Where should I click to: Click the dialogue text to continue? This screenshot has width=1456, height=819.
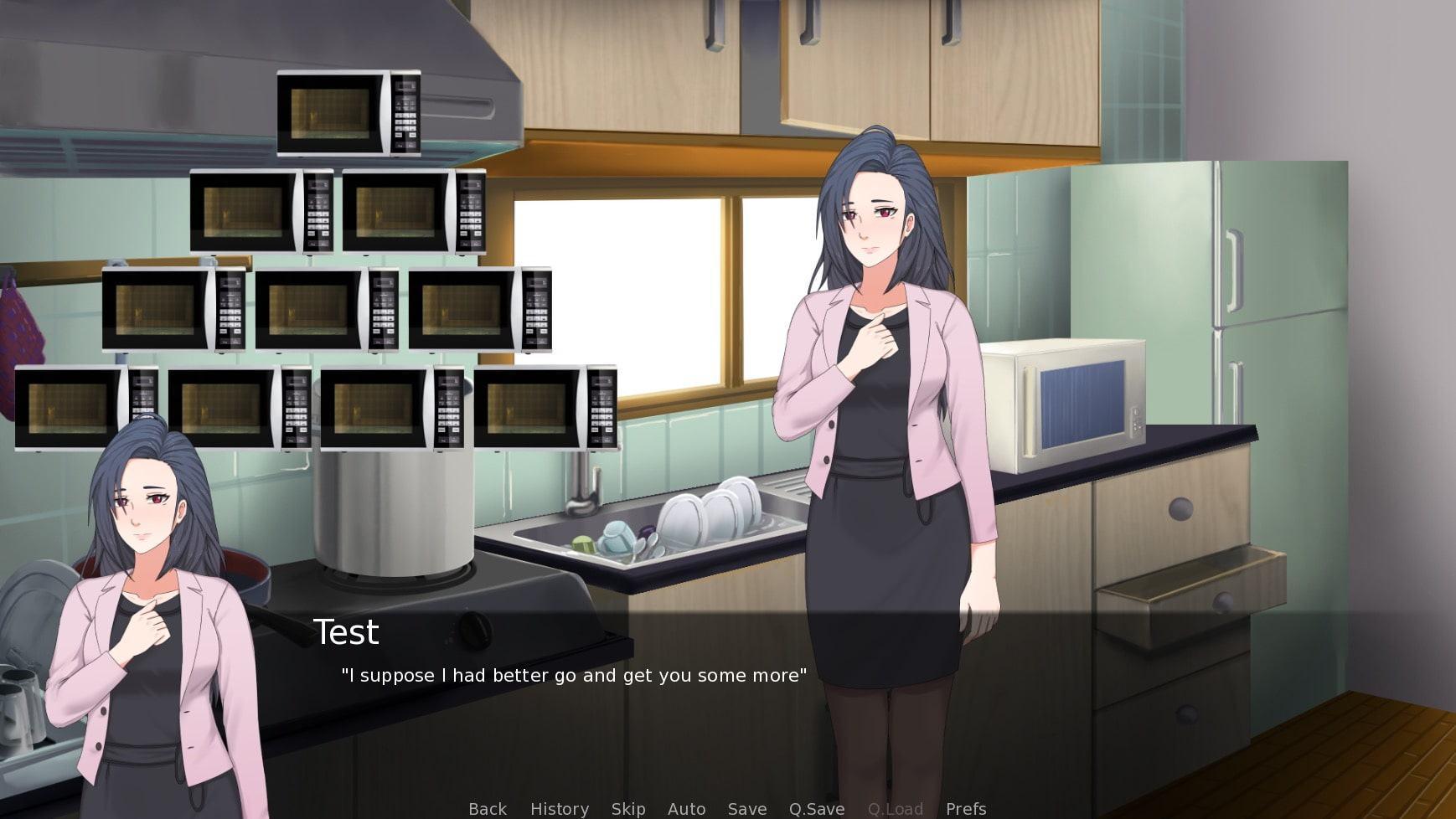pos(574,676)
